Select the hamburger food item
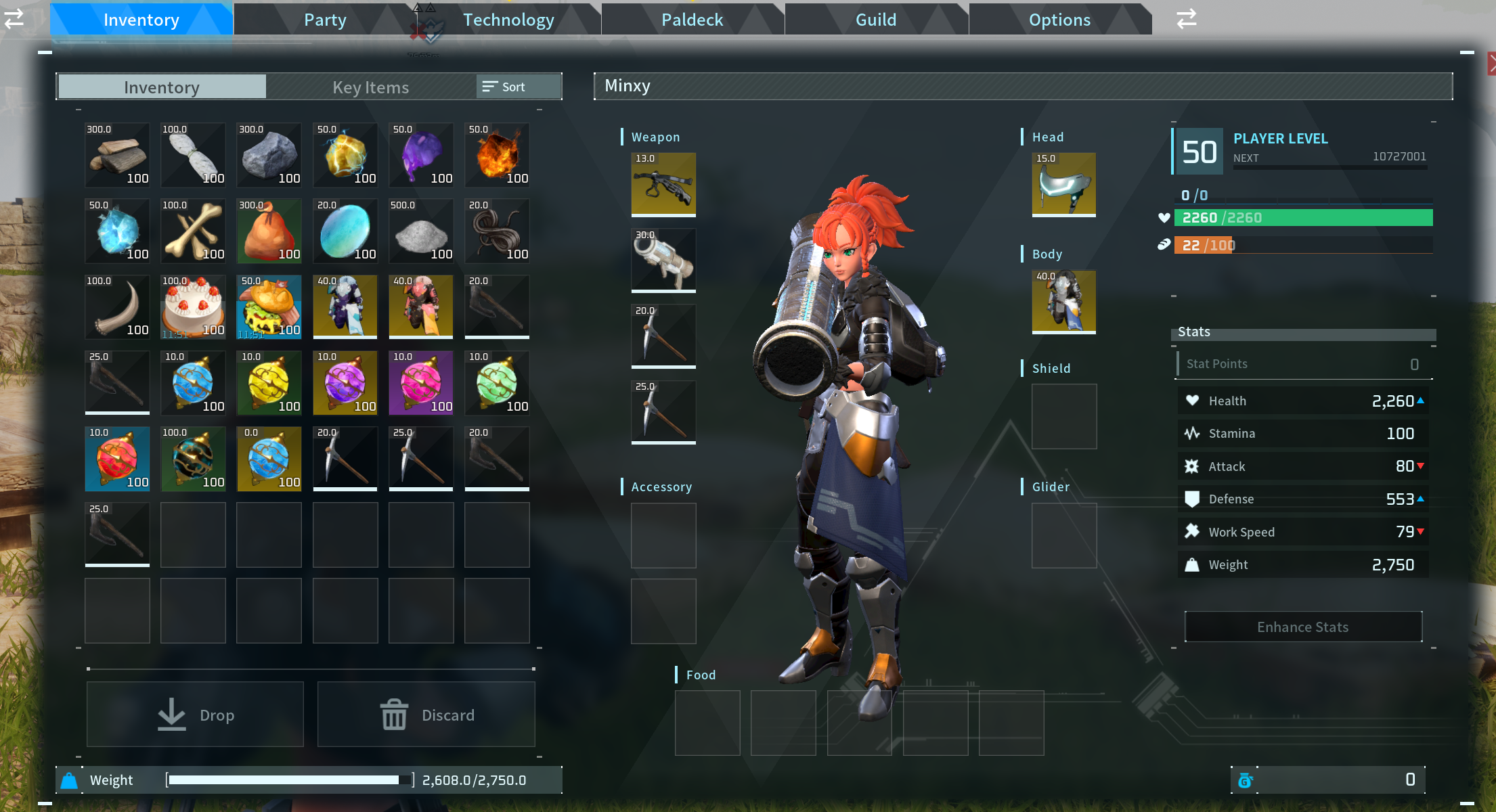The width and height of the screenshot is (1496, 812). (x=269, y=307)
